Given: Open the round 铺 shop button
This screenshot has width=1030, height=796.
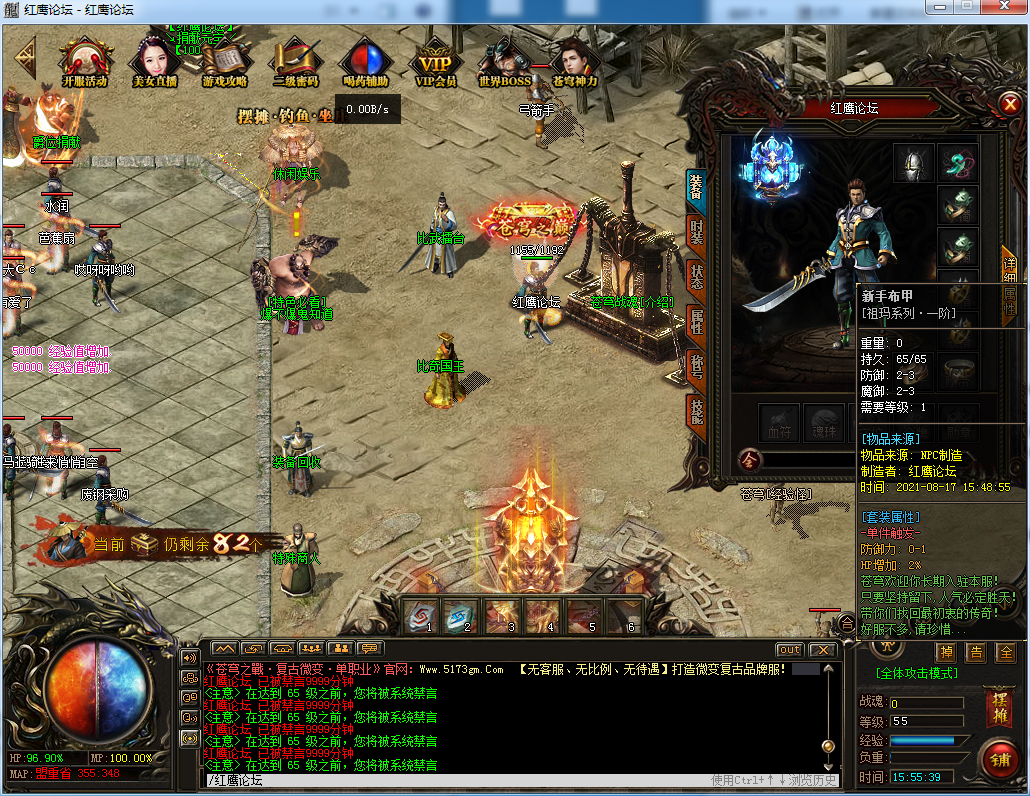Looking at the screenshot, I should tap(998, 760).
